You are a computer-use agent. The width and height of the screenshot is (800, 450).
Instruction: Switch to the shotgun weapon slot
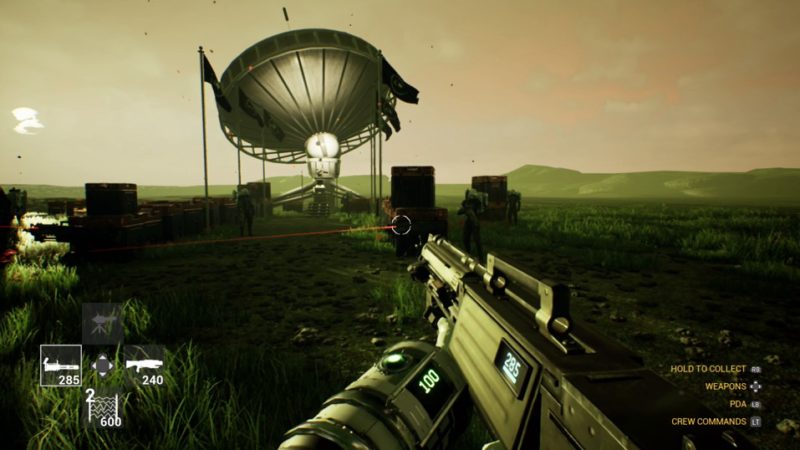[x=144, y=365]
